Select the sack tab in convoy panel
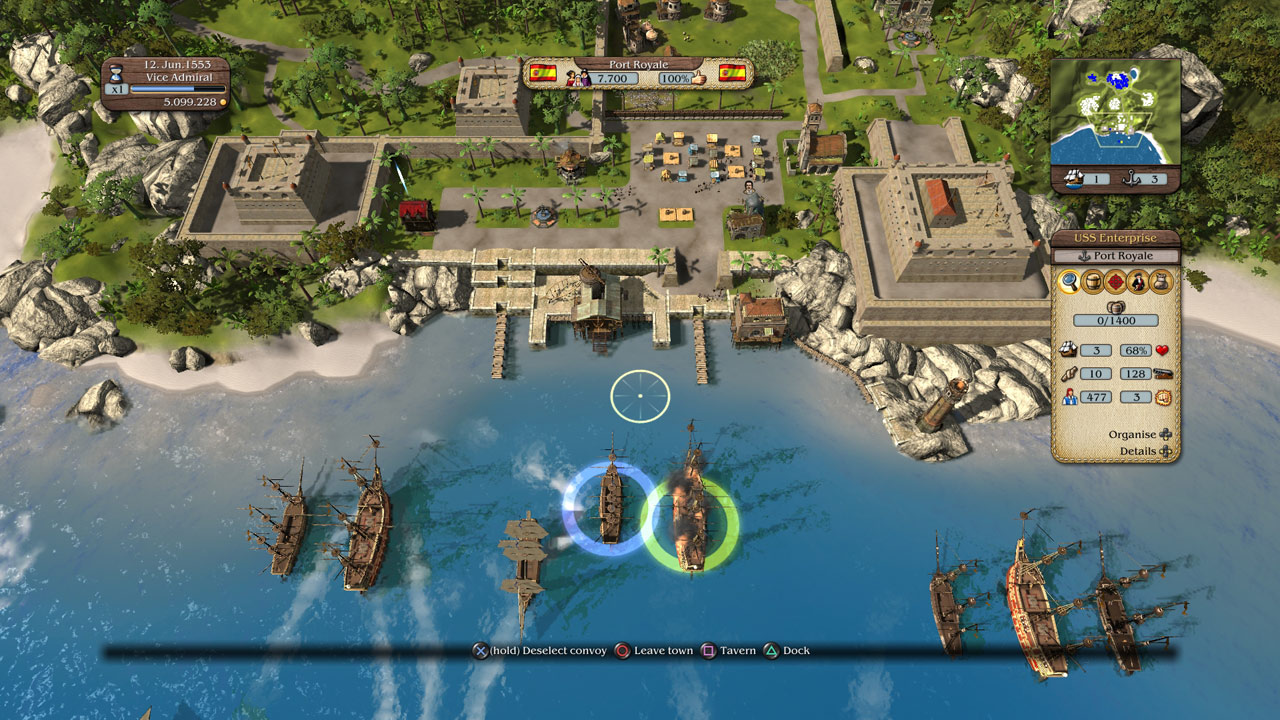The width and height of the screenshot is (1280, 720). [x=1161, y=283]
